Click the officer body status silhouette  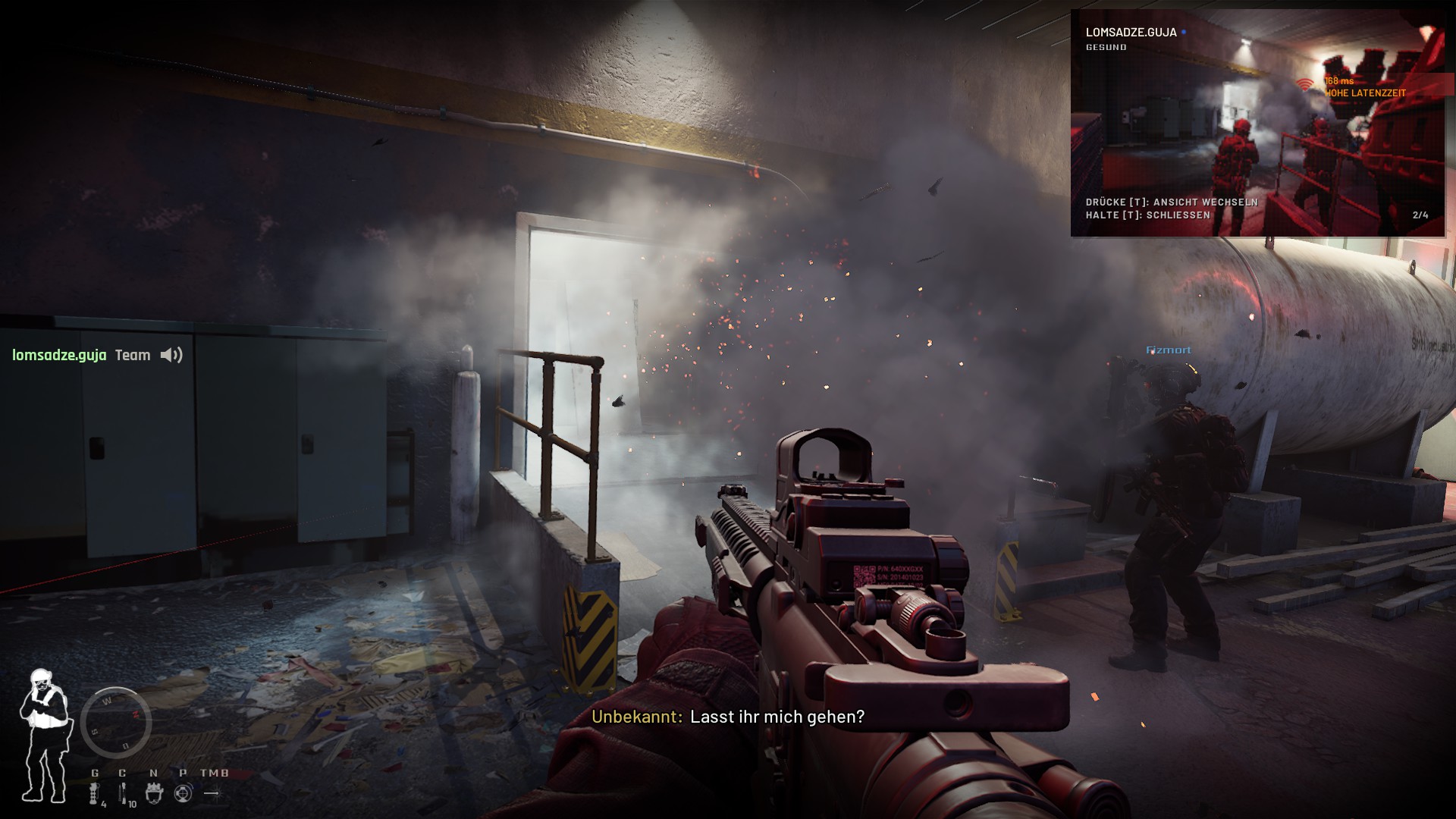click(44, 736)
